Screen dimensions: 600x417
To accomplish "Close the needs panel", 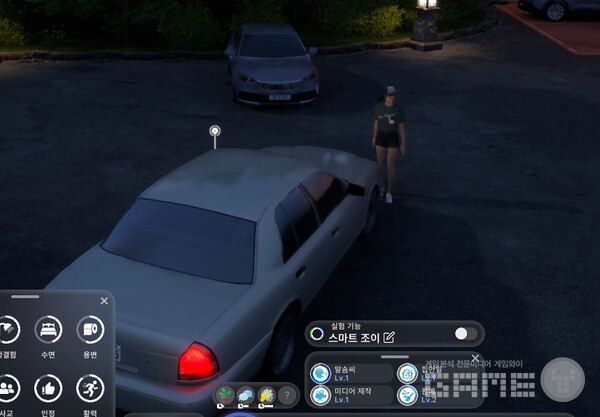I will pyautogui.click(x=104, y=300).
